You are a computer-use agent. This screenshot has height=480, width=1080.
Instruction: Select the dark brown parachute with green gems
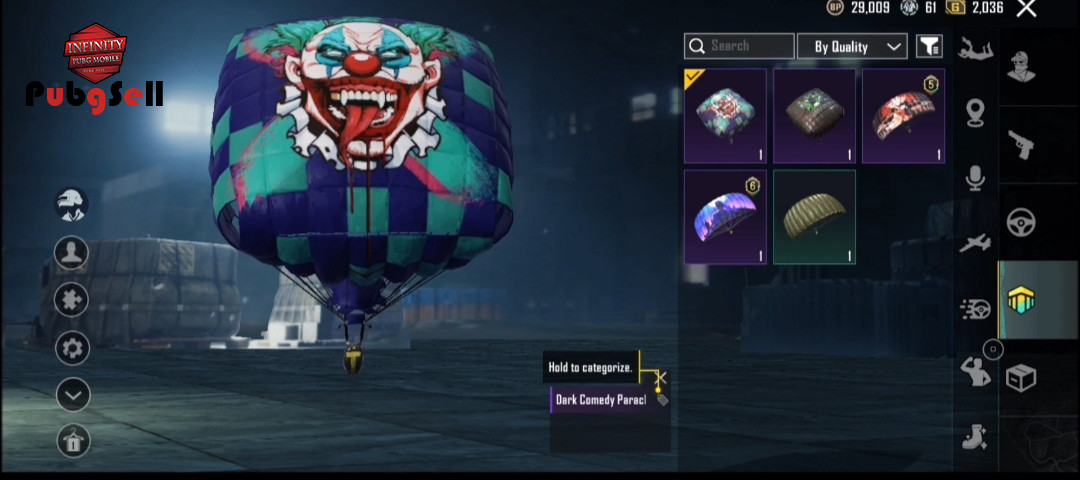coord(814,116)
